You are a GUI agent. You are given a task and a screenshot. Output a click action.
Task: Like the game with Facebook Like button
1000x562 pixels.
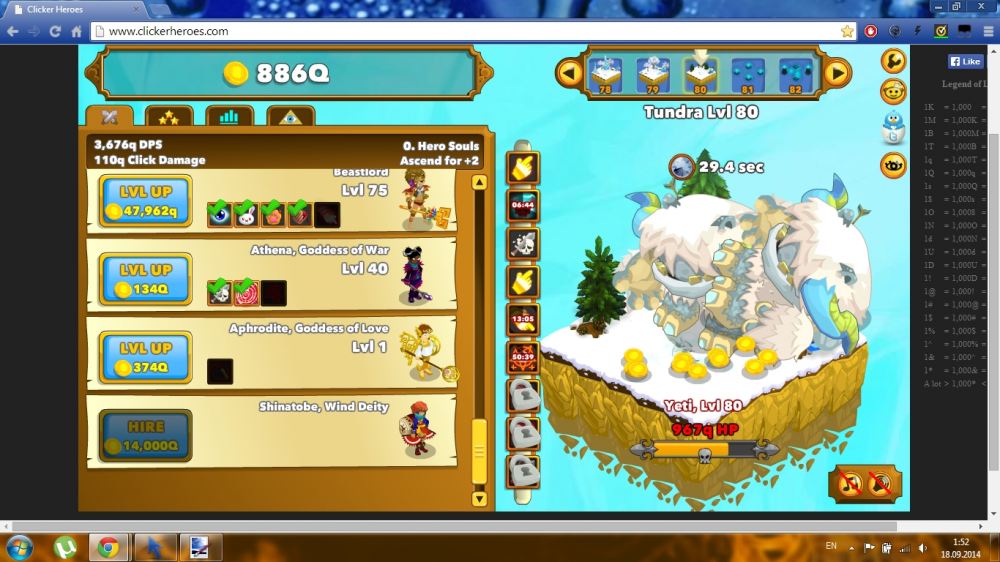coord(965,61)
